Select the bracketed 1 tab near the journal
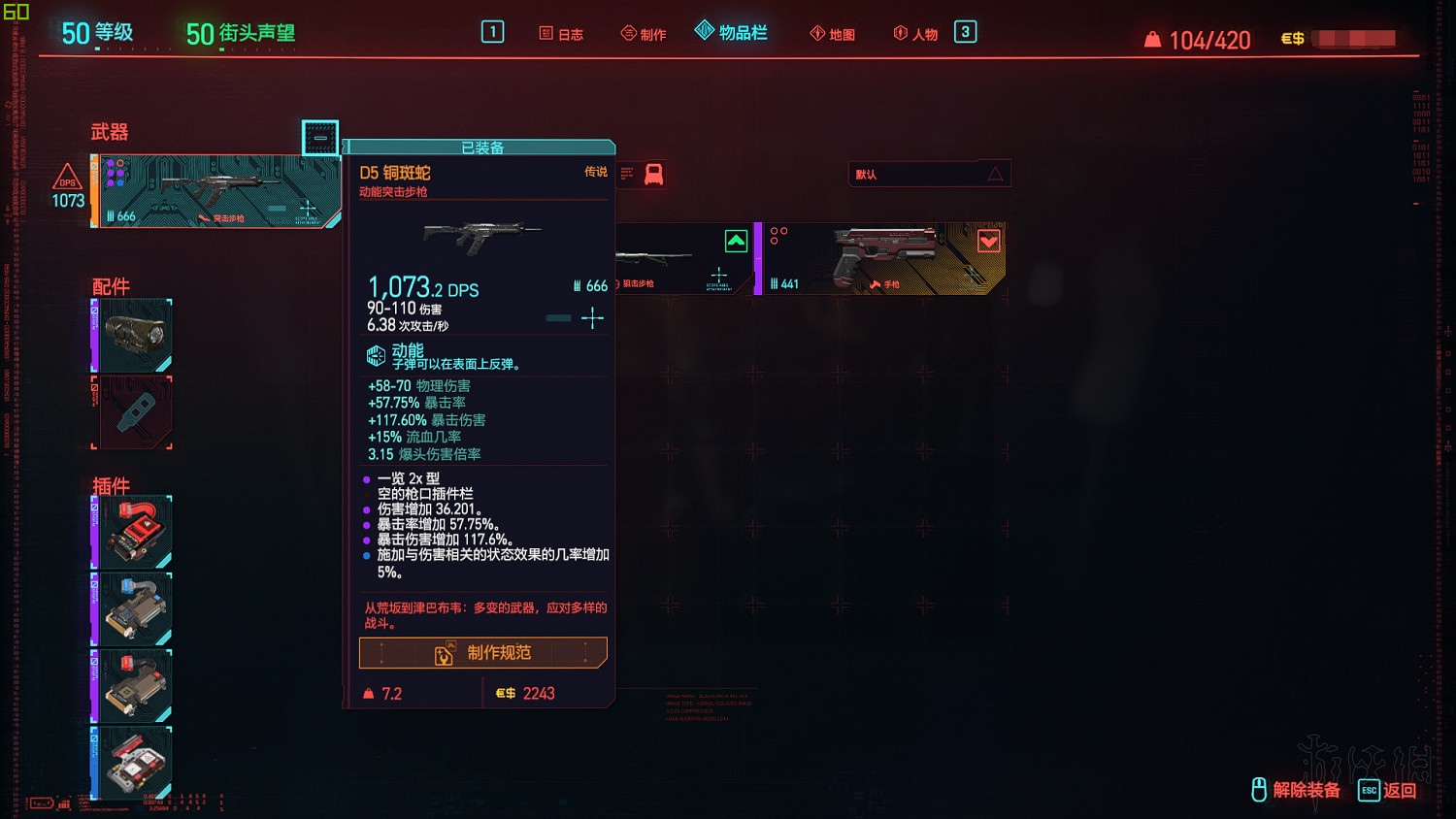The image size is (1456, 819). tap(493, 32)
